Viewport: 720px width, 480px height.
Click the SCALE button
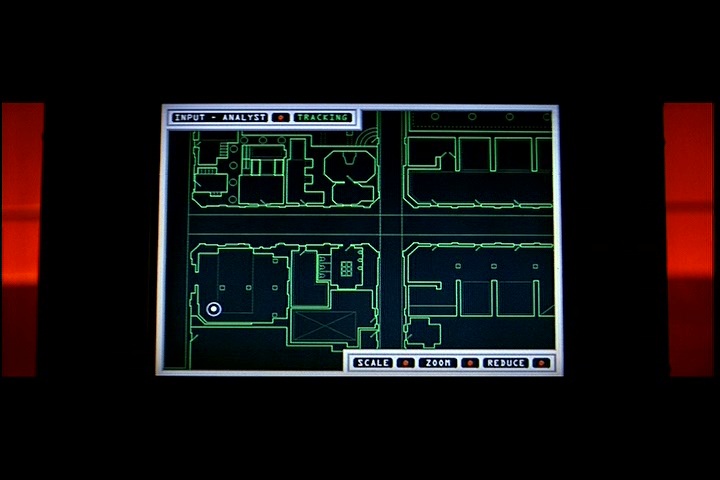(373, 363)
